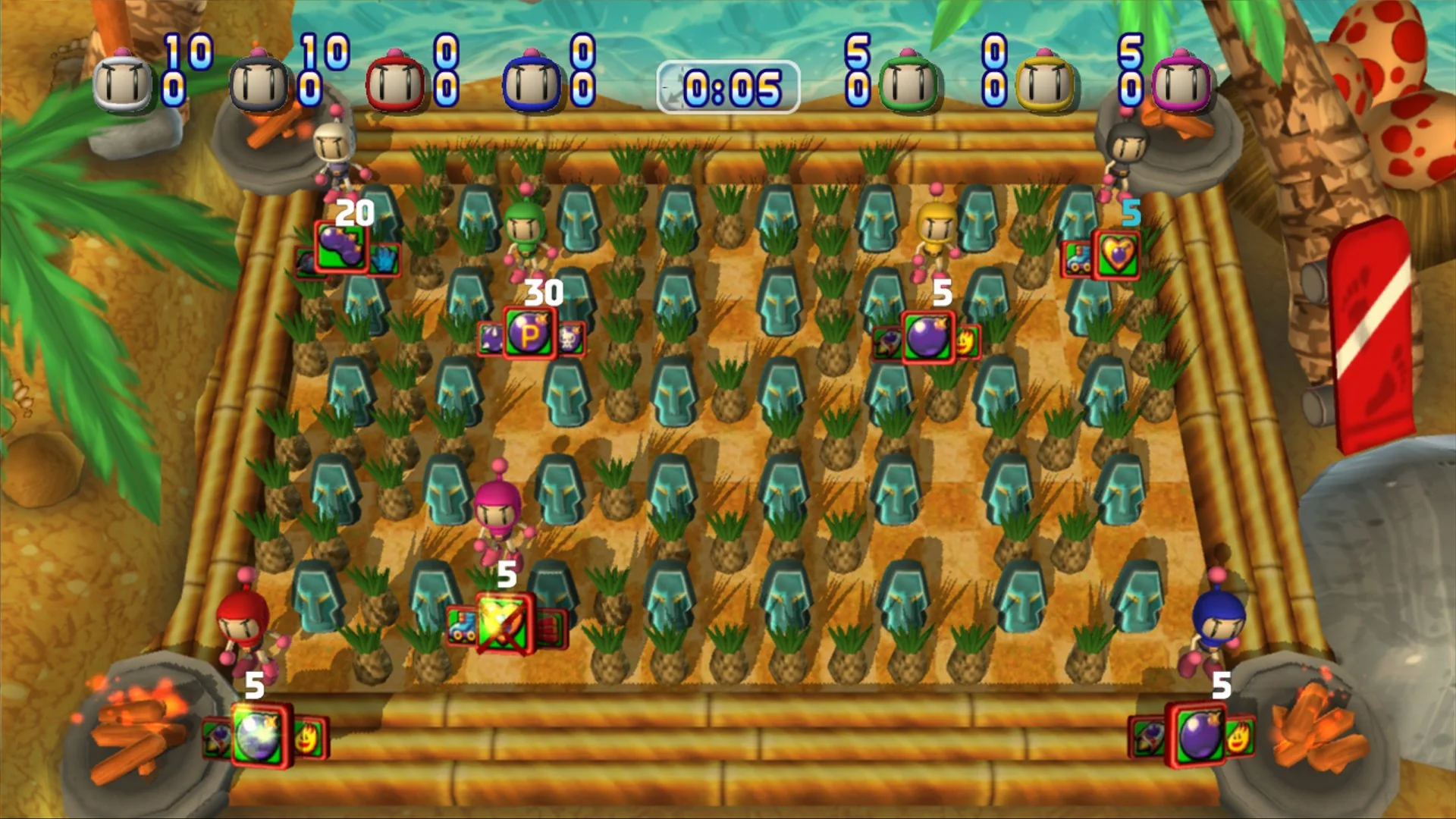Click the yellow Bomberman head in the scoreboard
1456x819 pixels.
[1043, 80]
